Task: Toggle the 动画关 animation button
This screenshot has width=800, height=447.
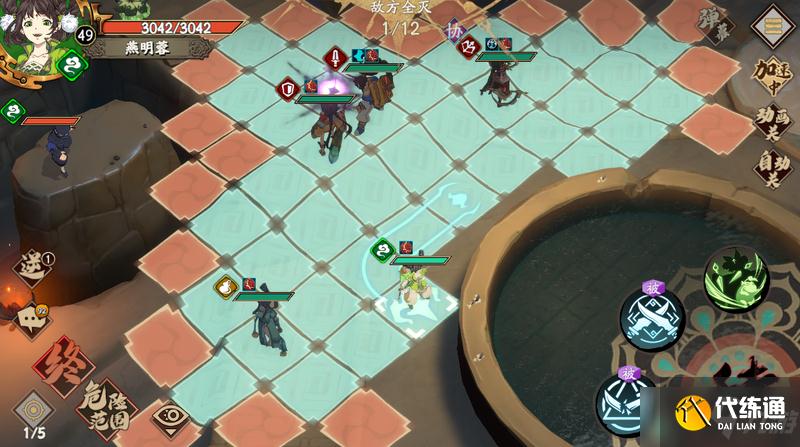Action: (x=773, y=123)
